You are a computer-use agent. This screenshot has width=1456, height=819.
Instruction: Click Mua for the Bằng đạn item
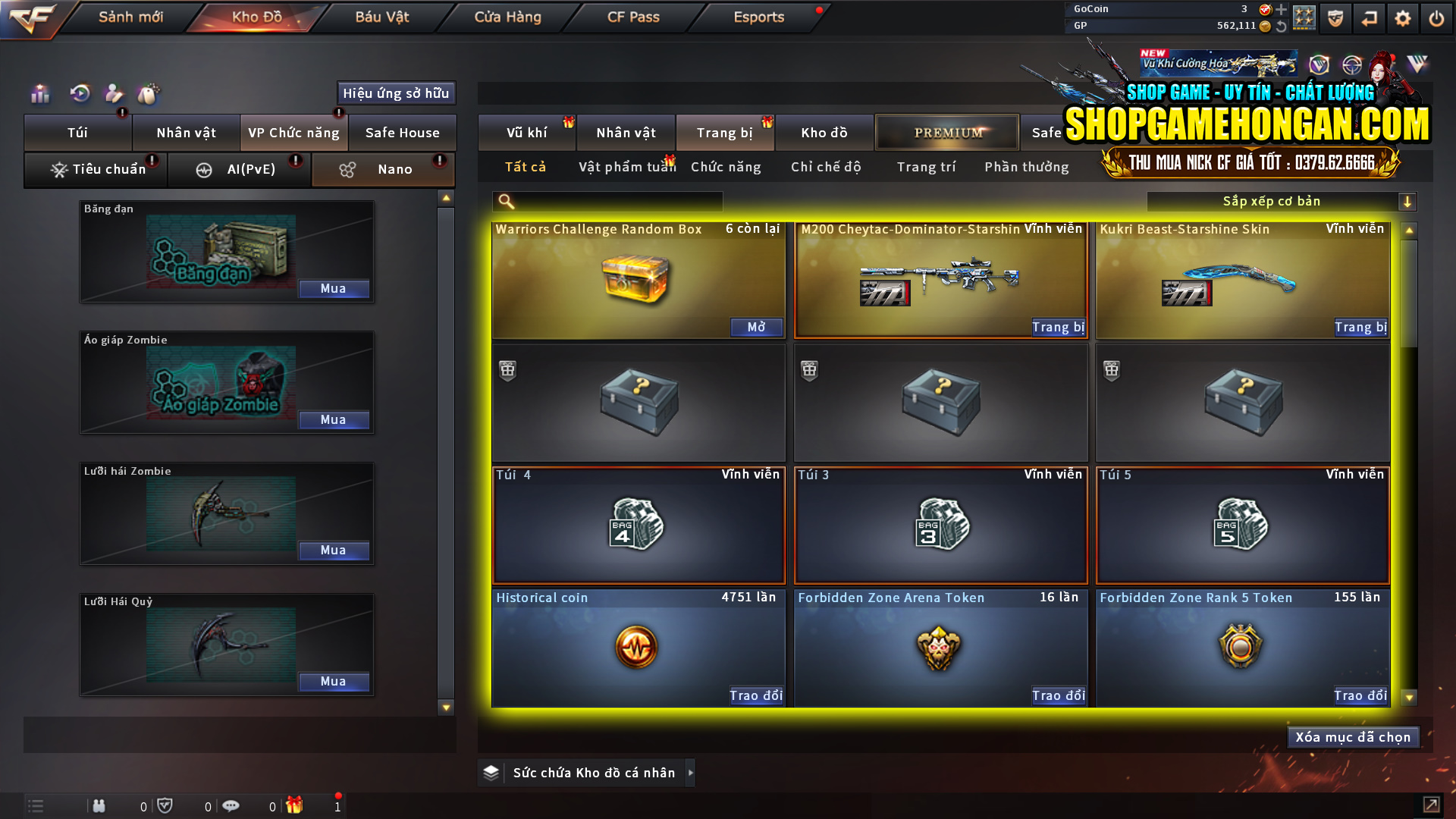click(334, 288)
